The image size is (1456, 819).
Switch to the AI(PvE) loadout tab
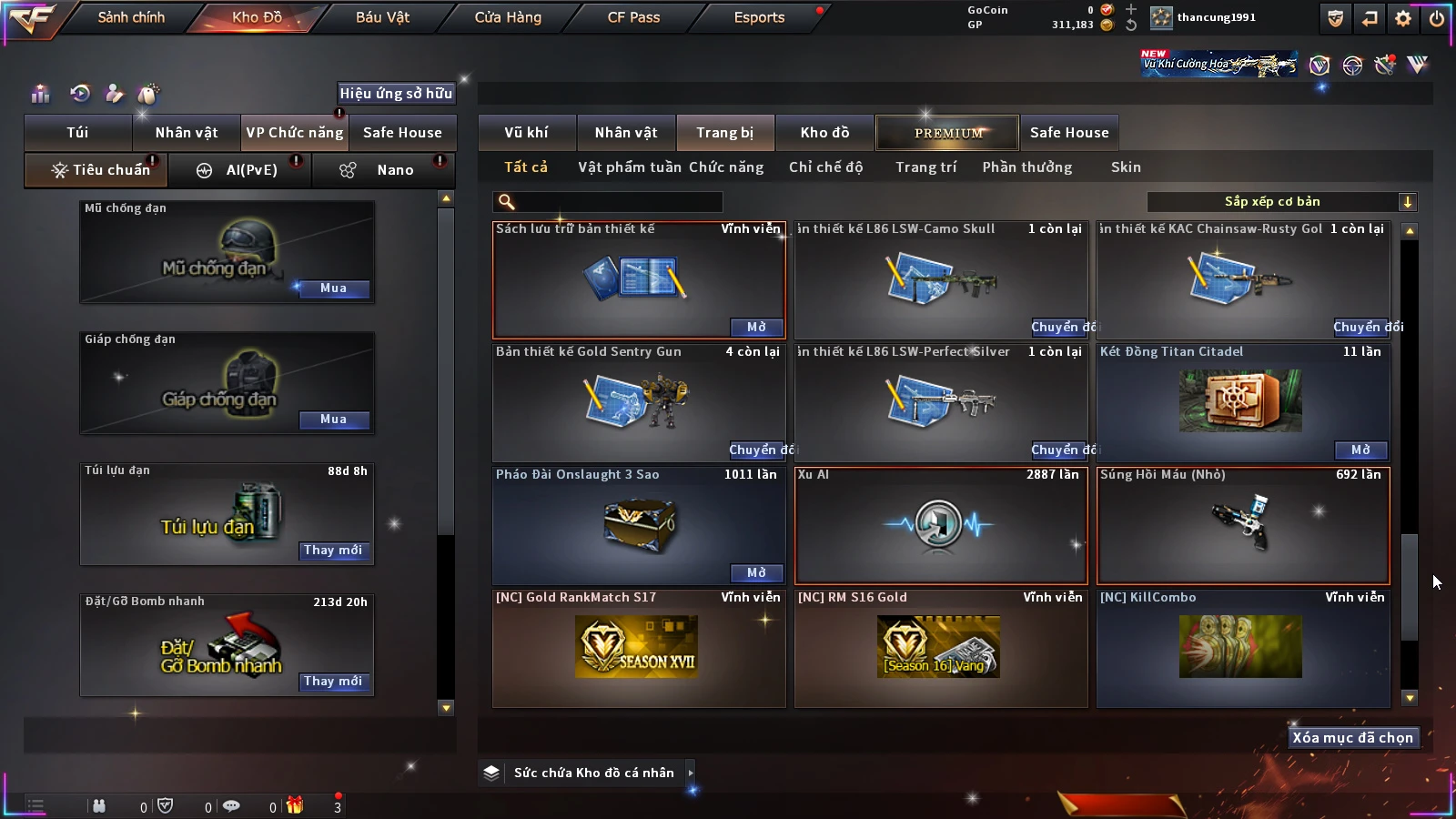[240, 170]
